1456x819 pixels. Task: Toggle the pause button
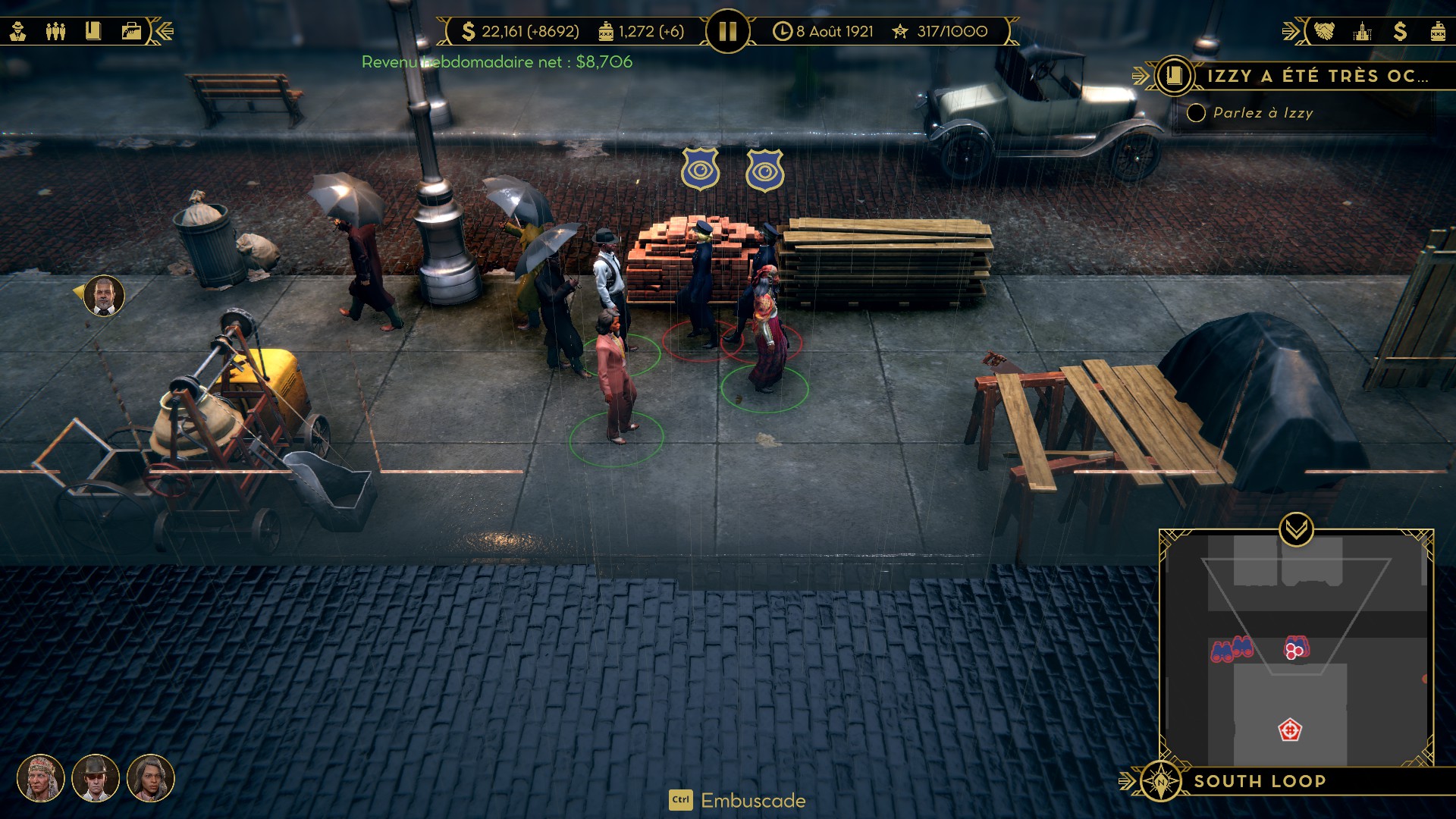pyautogui.click(x=727, y=31)
